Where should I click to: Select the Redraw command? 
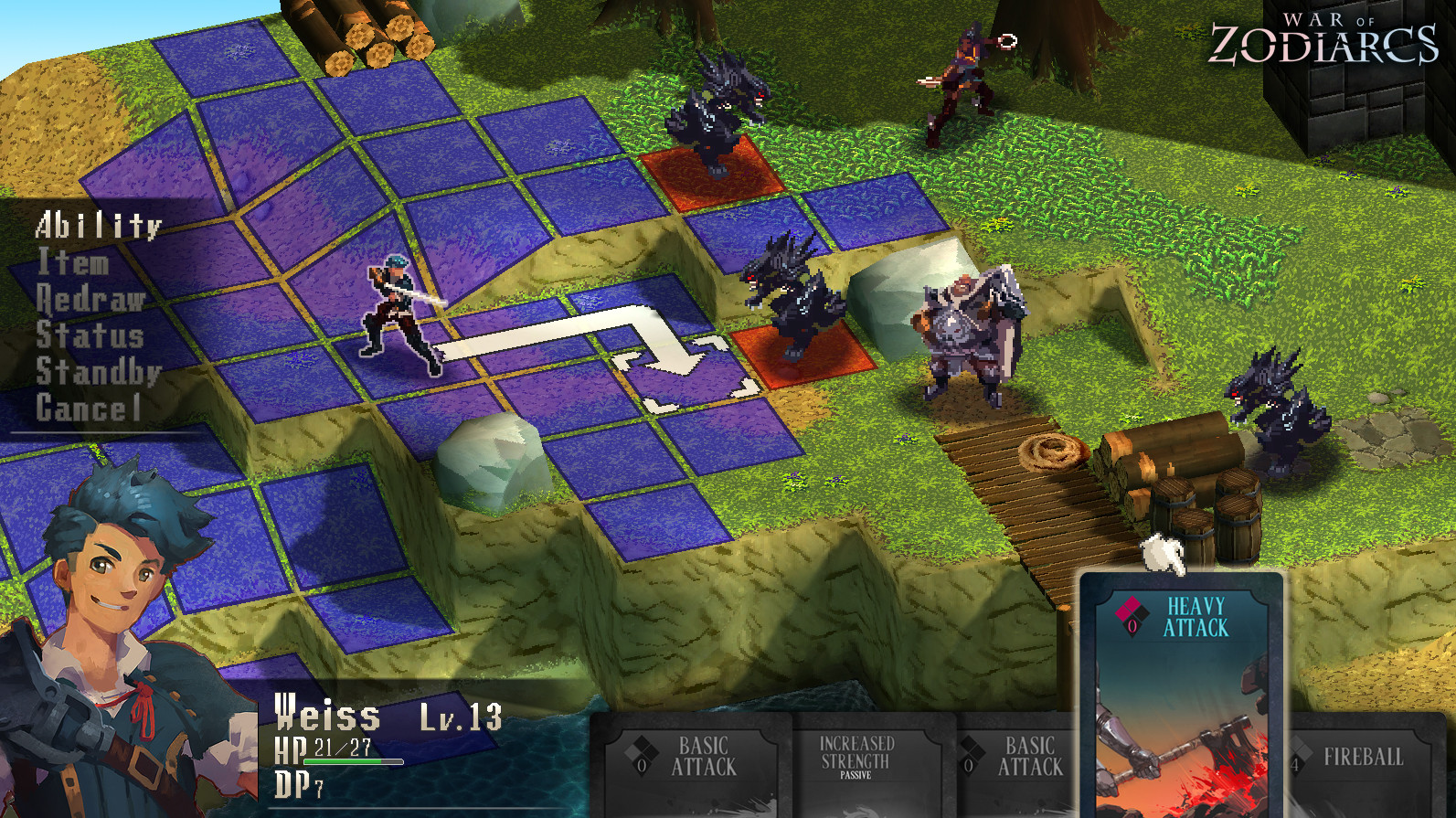[x=90, y=299]
